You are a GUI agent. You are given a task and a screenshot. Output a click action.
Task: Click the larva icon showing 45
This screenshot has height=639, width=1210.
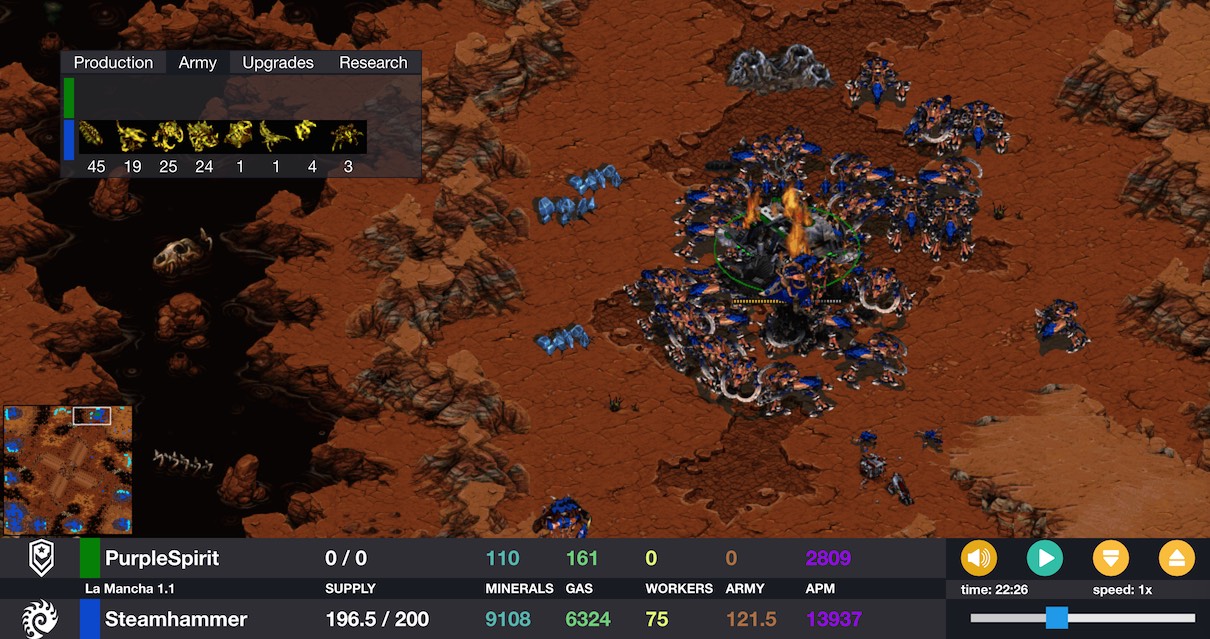click(96, 136)
